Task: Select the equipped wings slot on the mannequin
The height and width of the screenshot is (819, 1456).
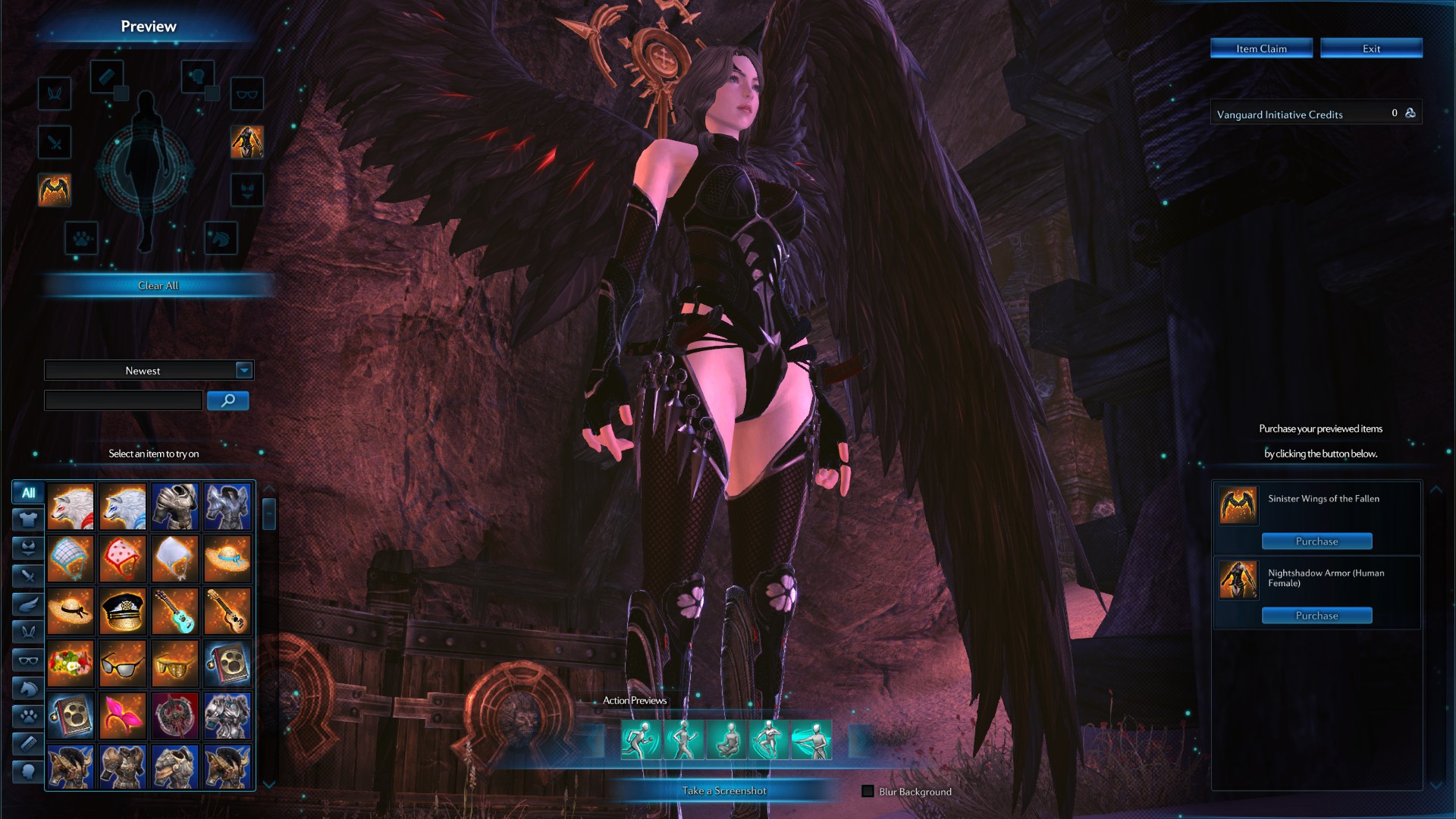Action: click(x=55, y=190)
